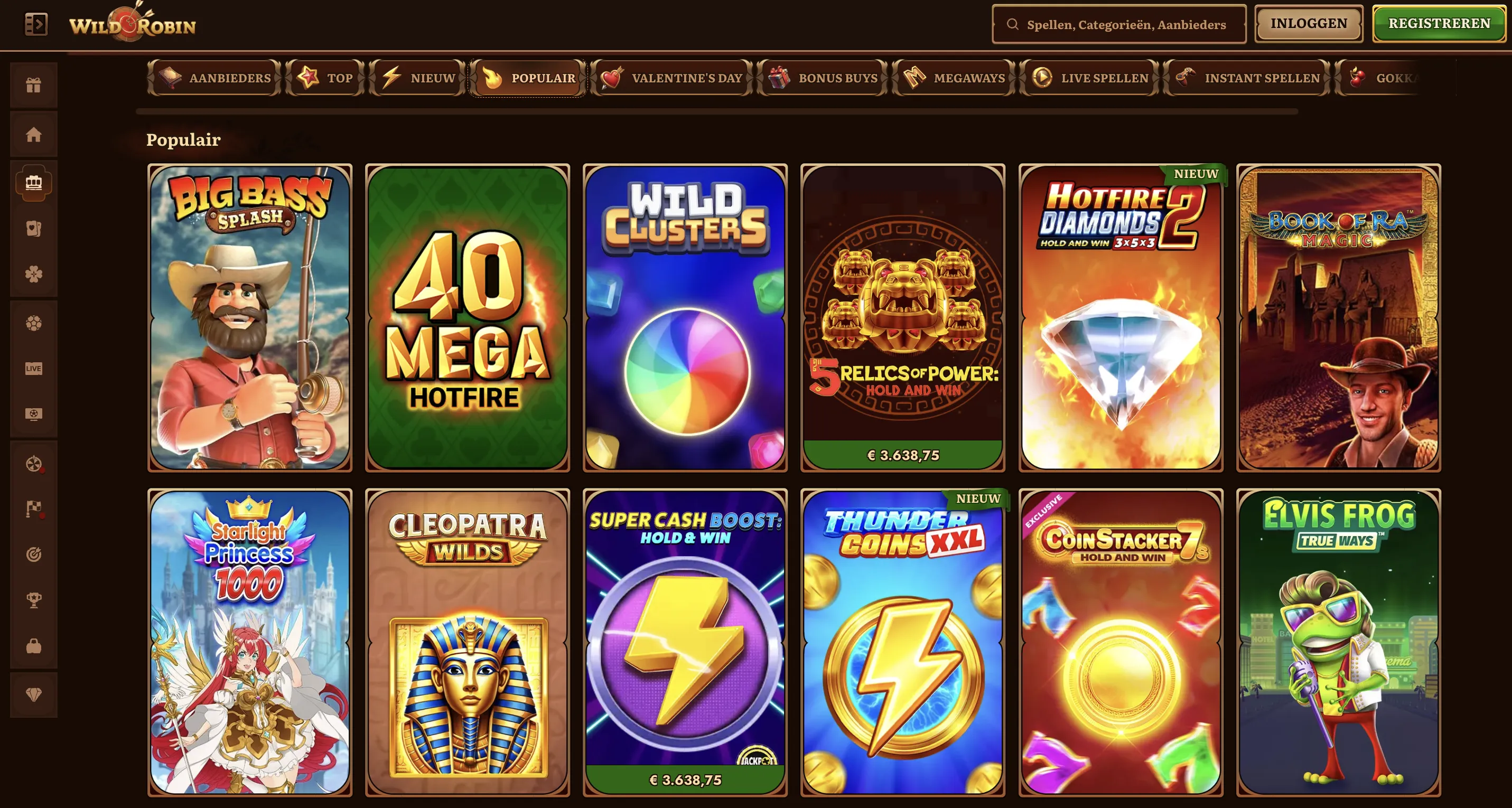Open the virtual sports screen icon

(34, 414)
